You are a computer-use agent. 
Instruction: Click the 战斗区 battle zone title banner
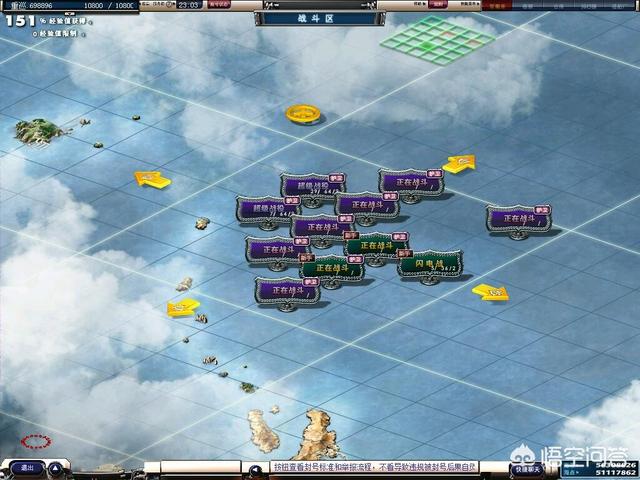(319, 18)
